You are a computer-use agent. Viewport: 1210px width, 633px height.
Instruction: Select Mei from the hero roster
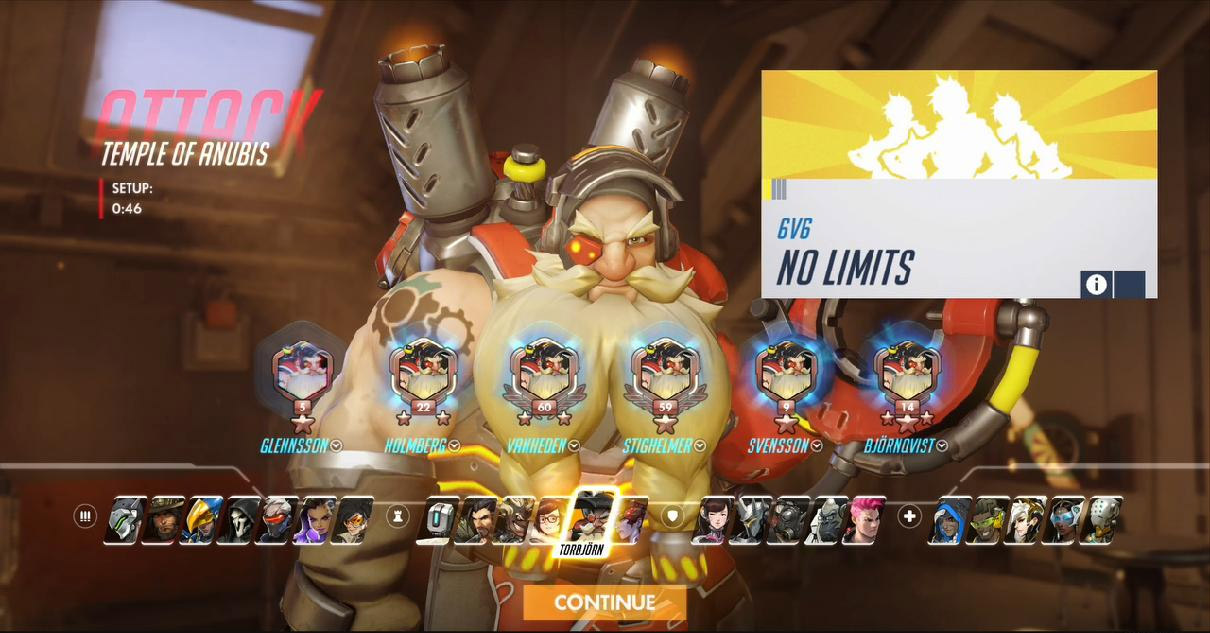pos(555,519)
